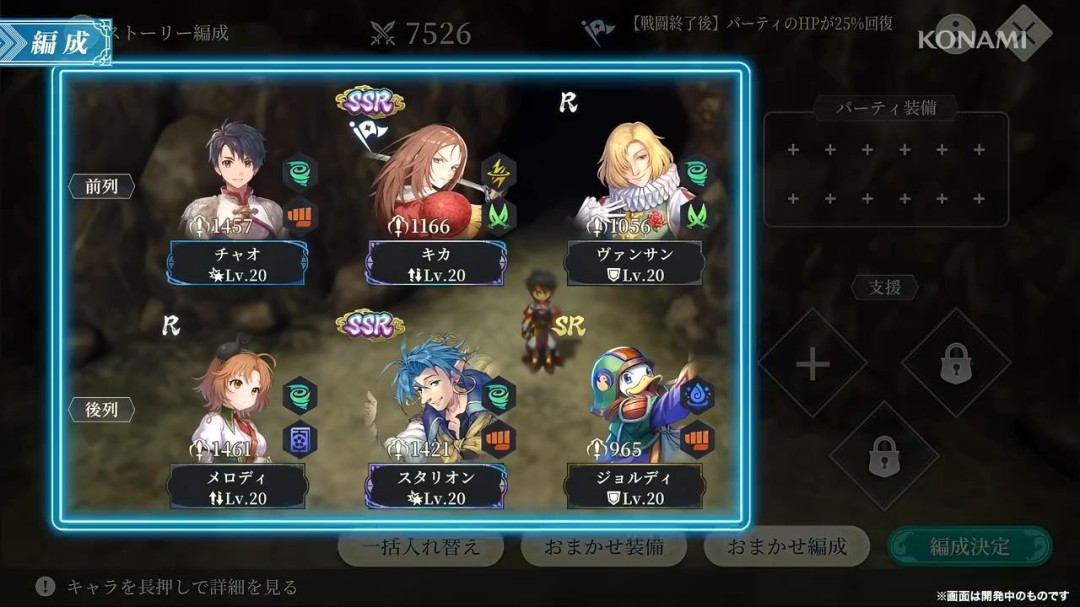Add a support character via plus diamond

tap(812, 364)
